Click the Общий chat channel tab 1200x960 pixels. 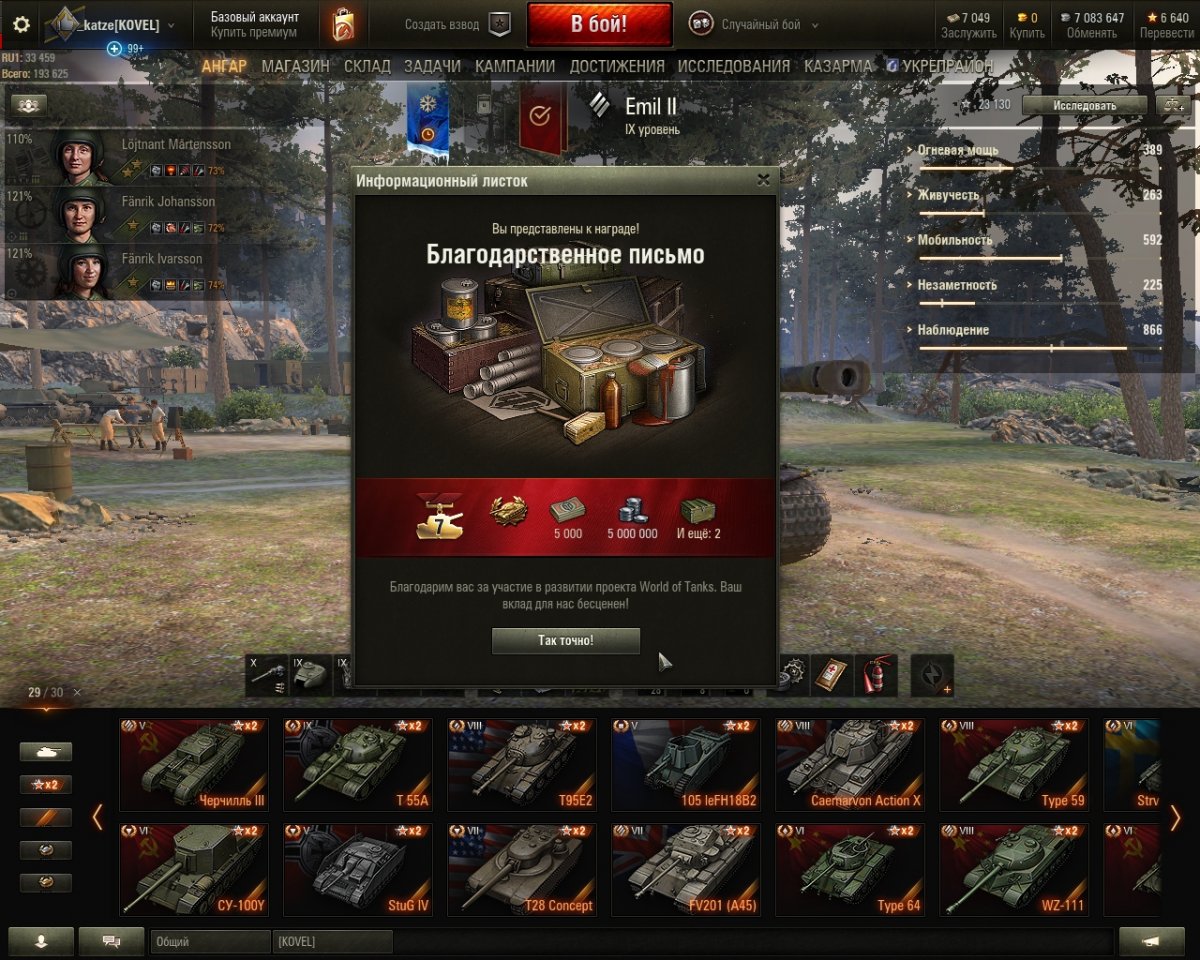(x=210, y=942)
